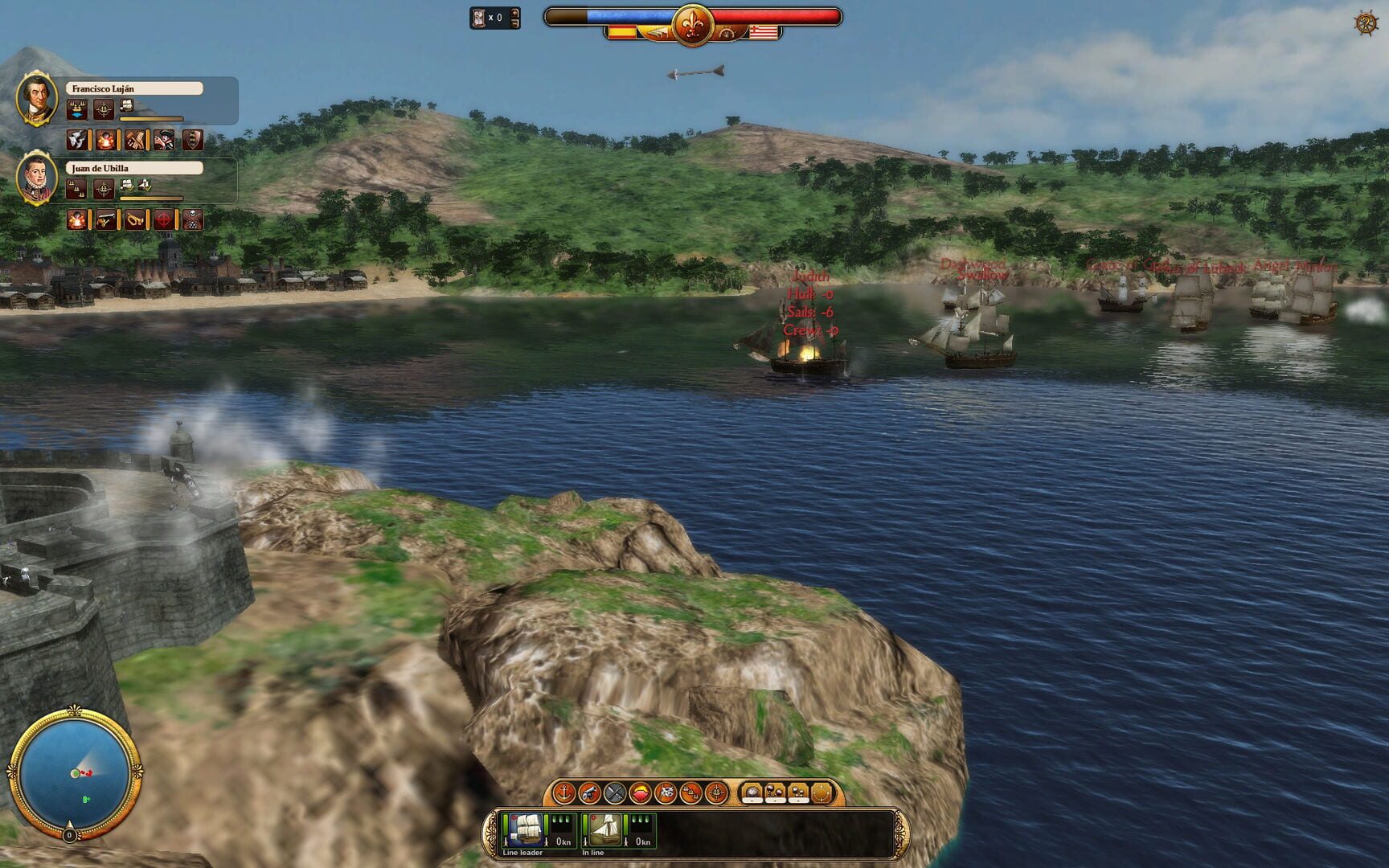Screen dimensions: 1389x868
Task: Toggle the red sail control command
Action: (x=641, y=792)
